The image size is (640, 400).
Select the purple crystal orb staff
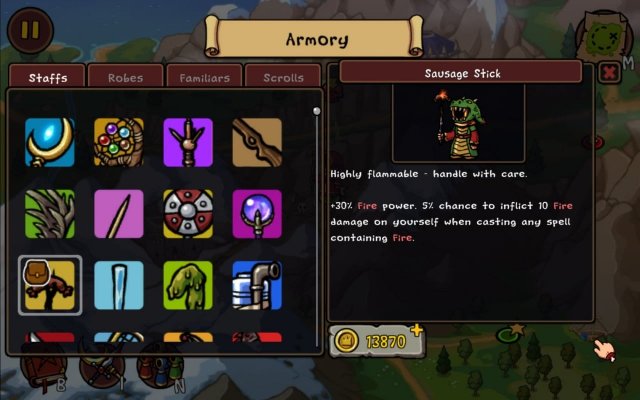coord(257,214)
